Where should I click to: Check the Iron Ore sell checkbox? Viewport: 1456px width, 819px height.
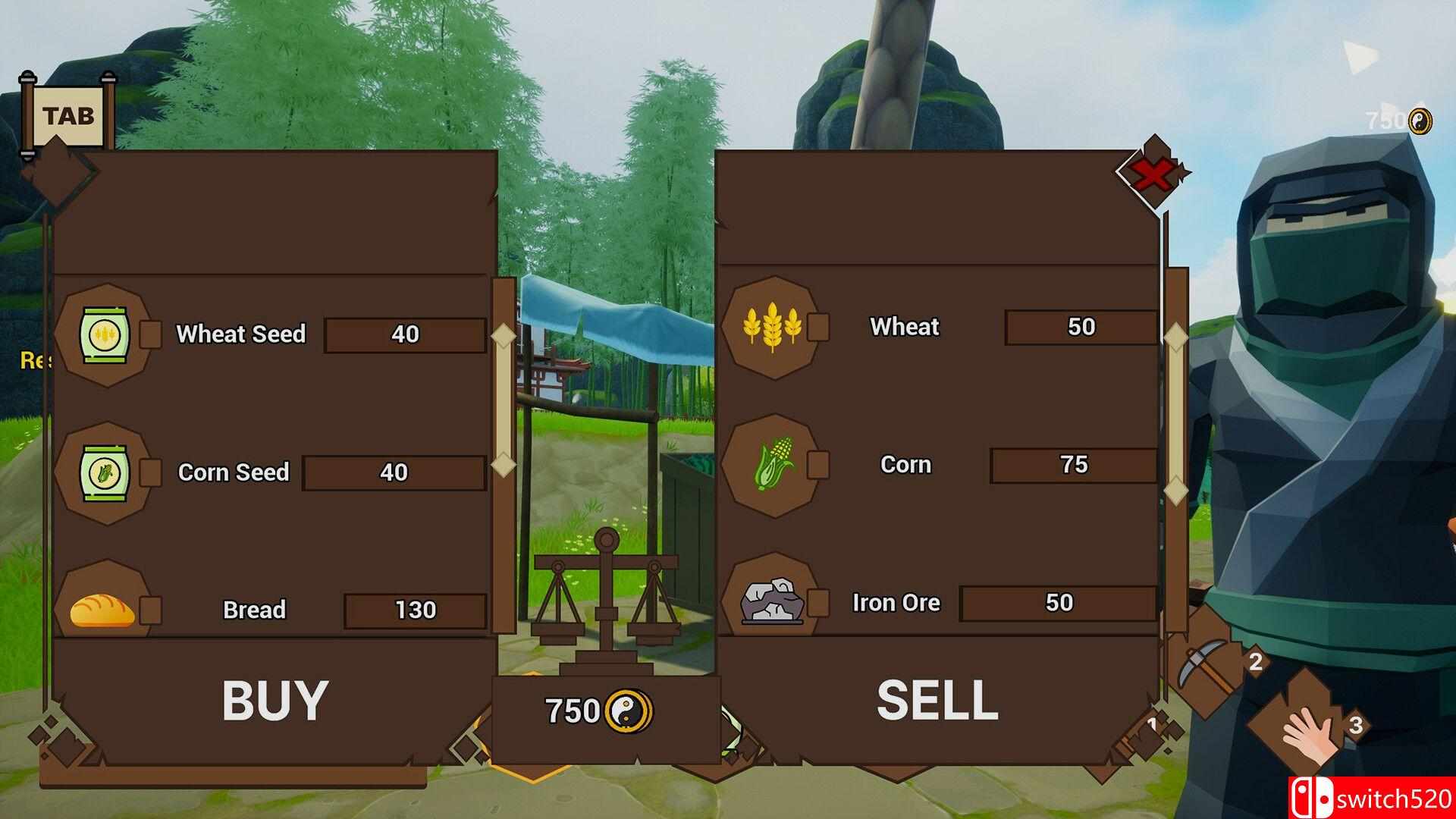817,603
